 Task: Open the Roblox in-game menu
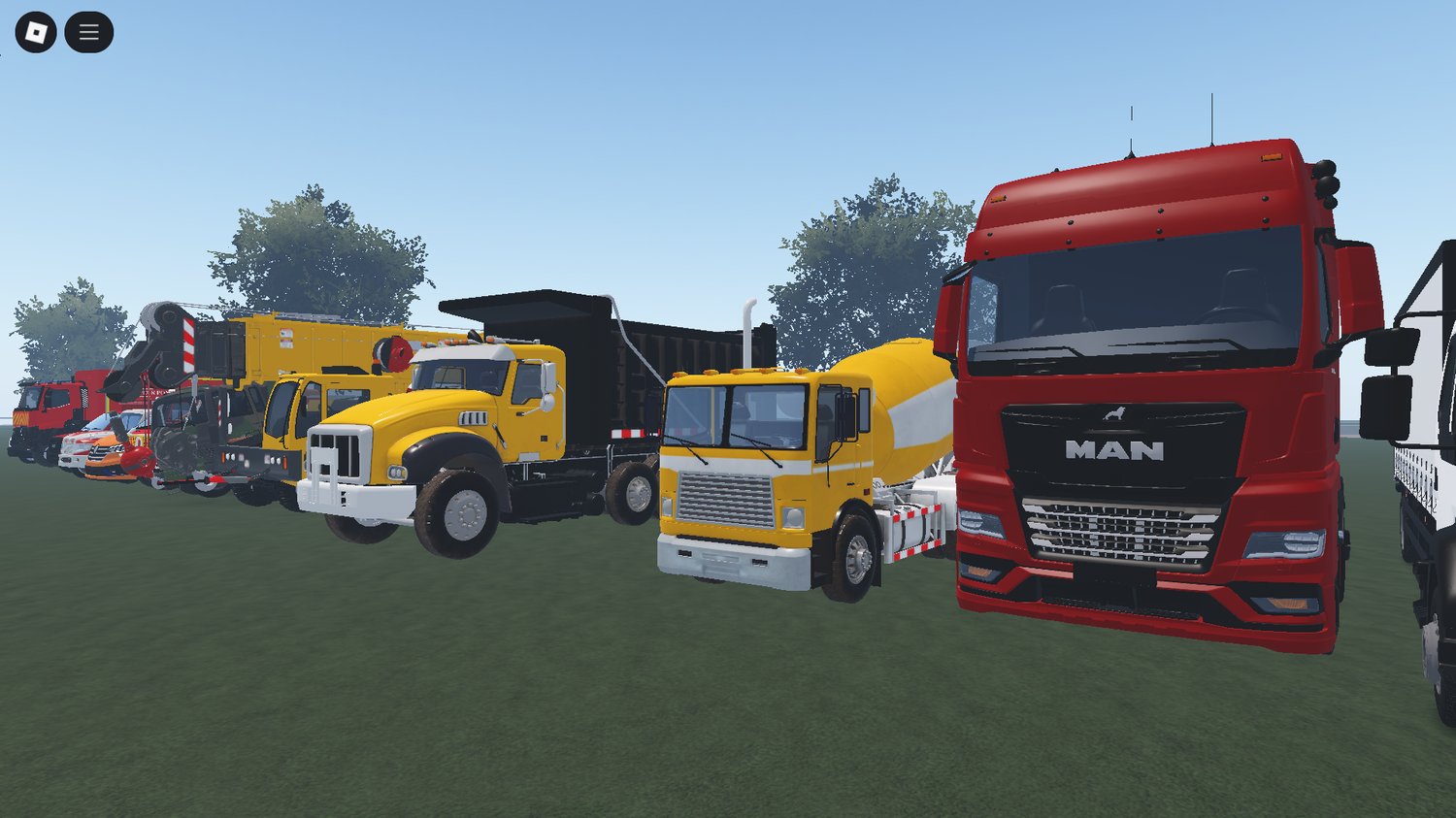(88, 30)
